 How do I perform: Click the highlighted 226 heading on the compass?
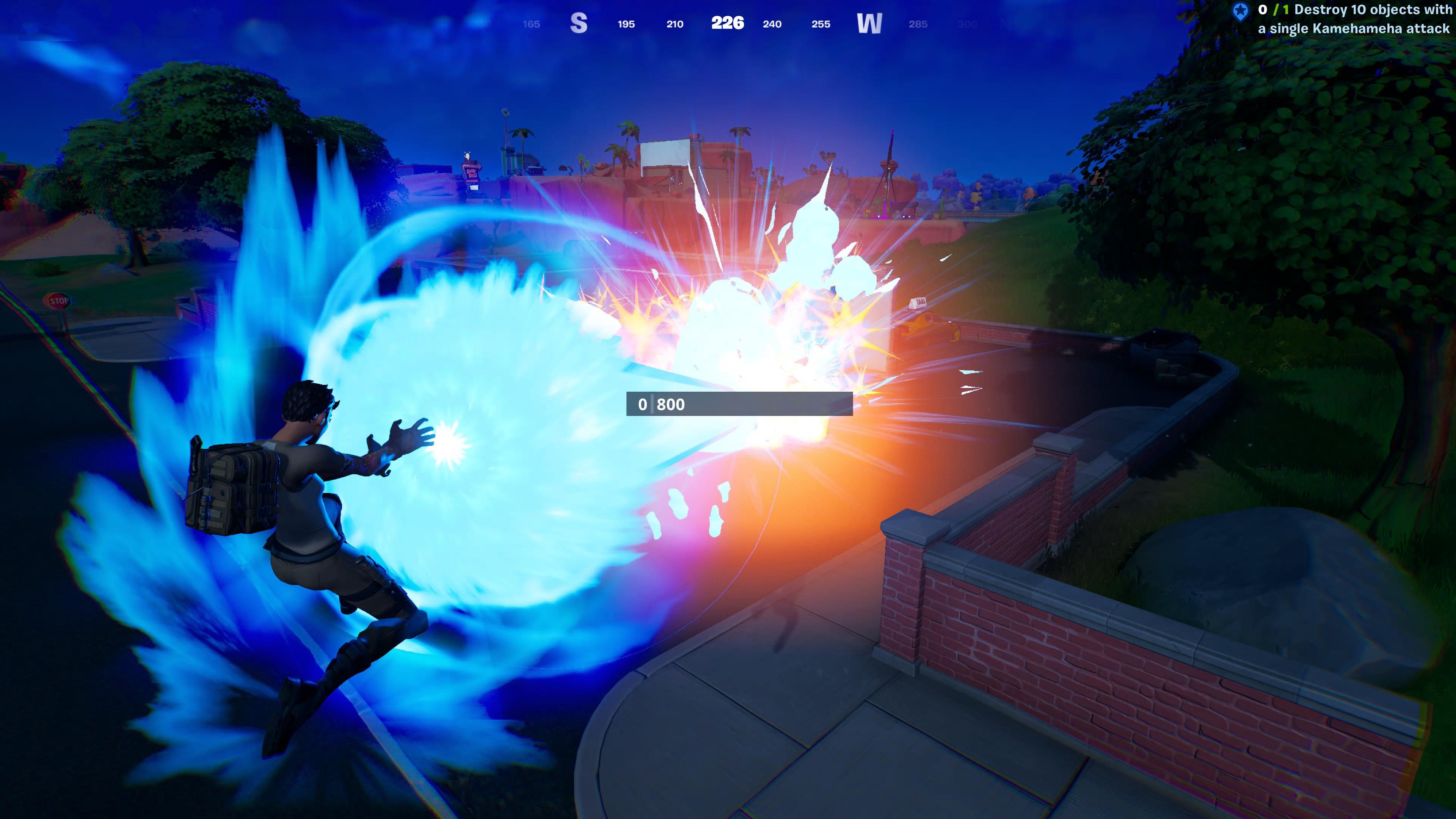pos(728,23)
